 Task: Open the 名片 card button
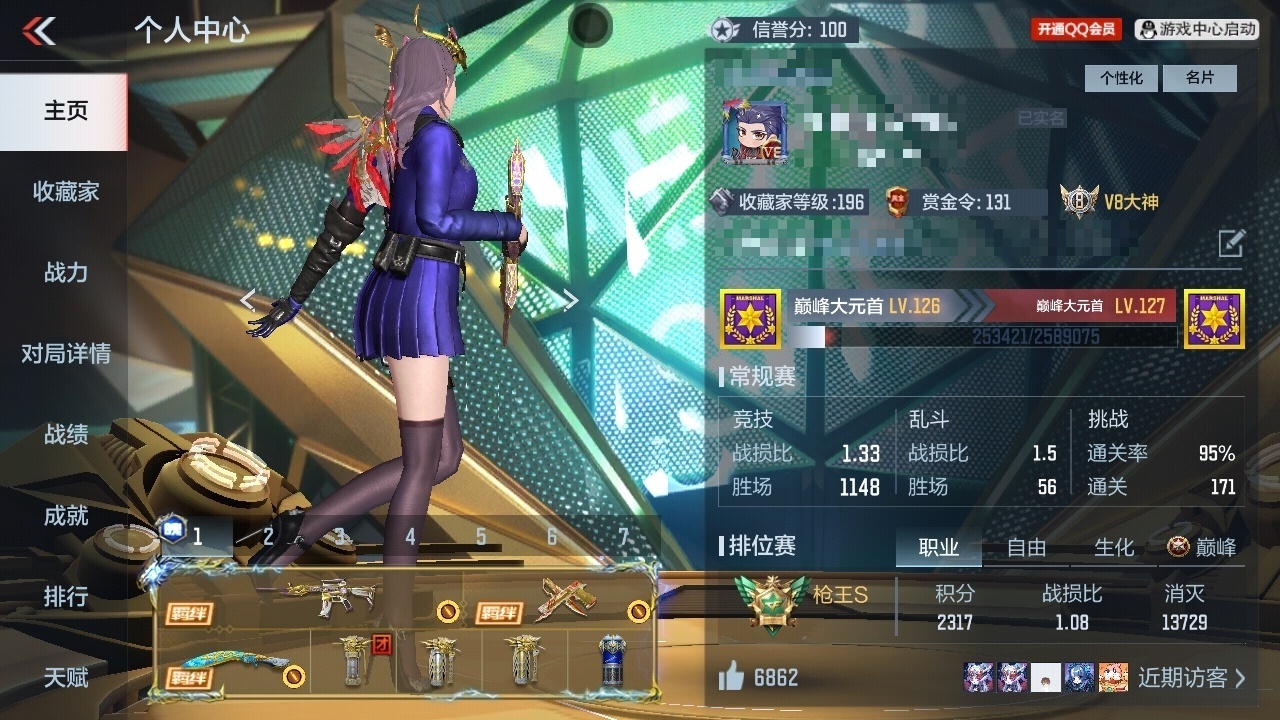click(x=1200, y=78)
